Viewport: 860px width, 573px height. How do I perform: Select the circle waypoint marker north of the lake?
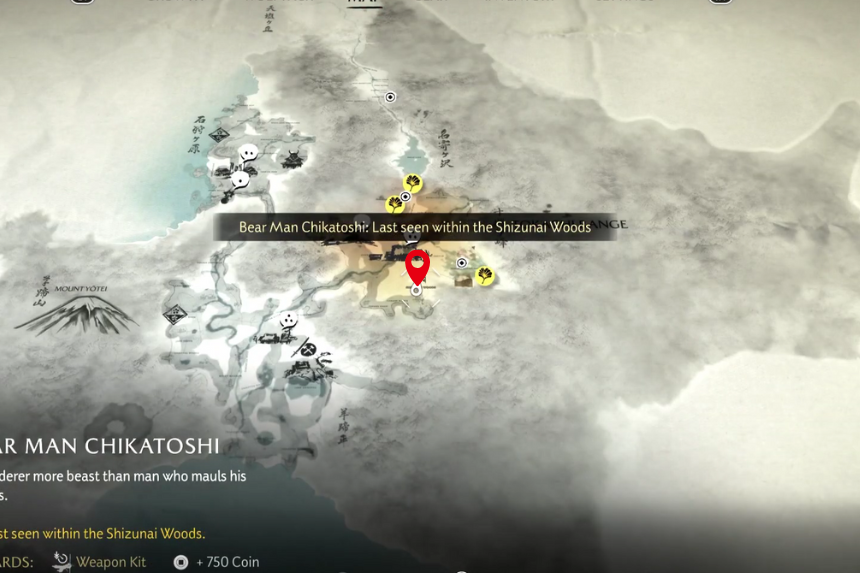pos(390,97)
